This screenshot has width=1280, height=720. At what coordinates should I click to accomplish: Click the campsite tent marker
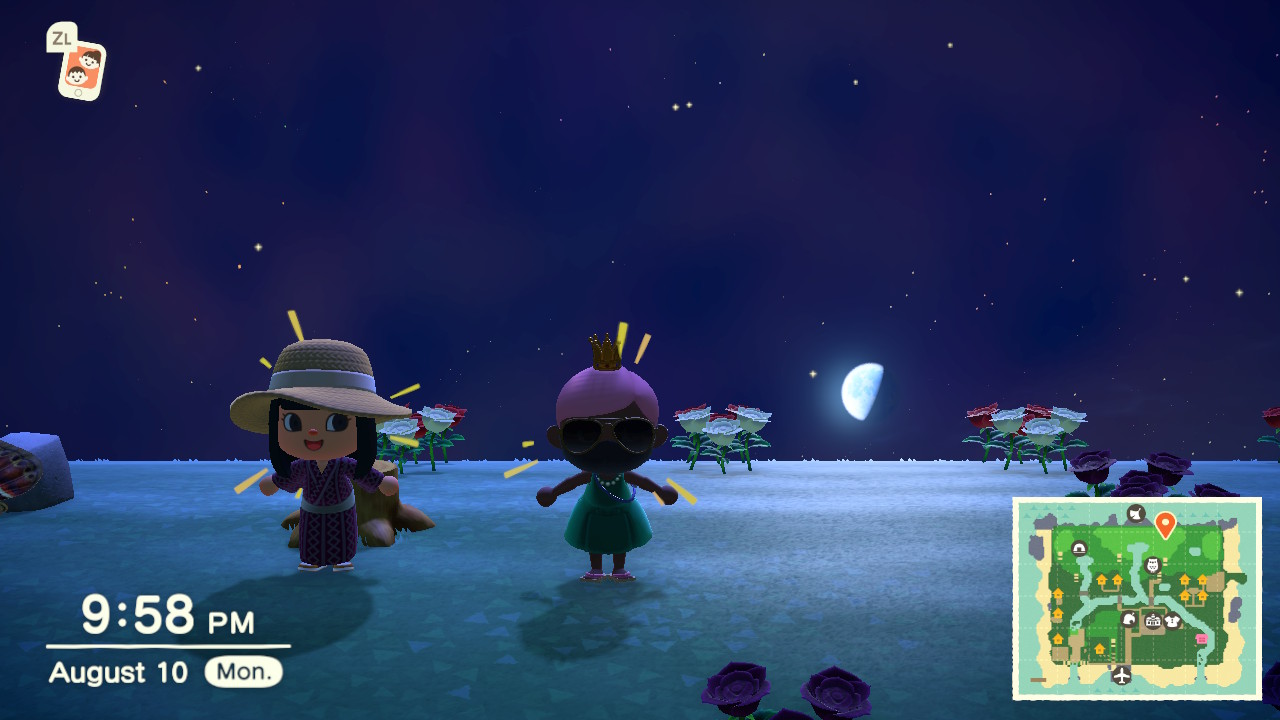[1079, 548]
